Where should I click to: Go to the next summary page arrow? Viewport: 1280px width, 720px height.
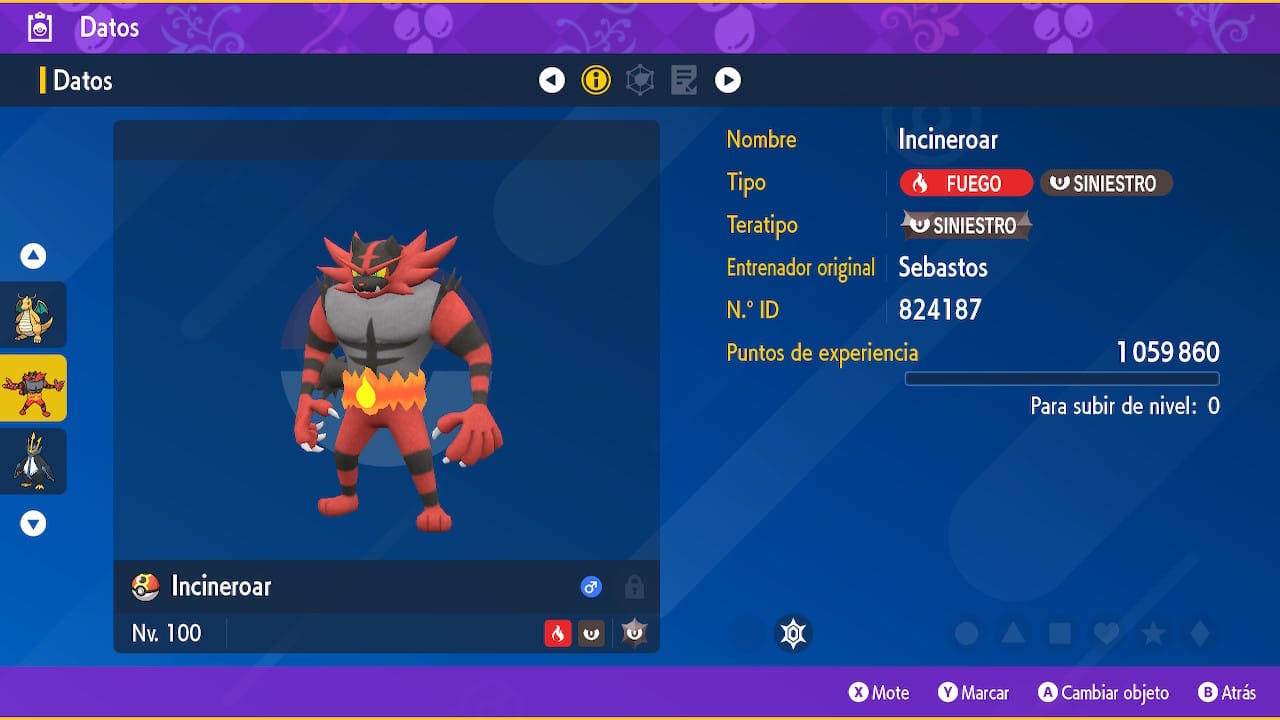[728, 80]
